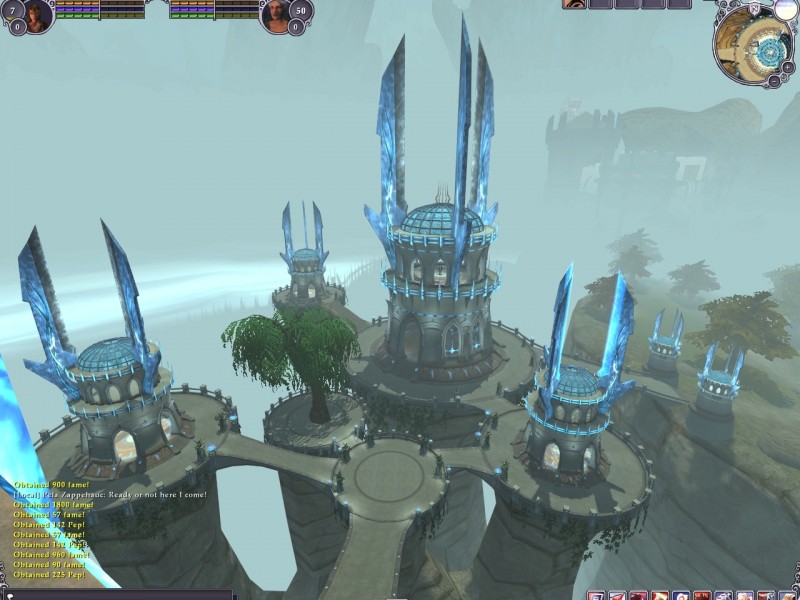Click the first buff slot with the face icon
This screenshot has height=600, width=800.
(574, 4)
